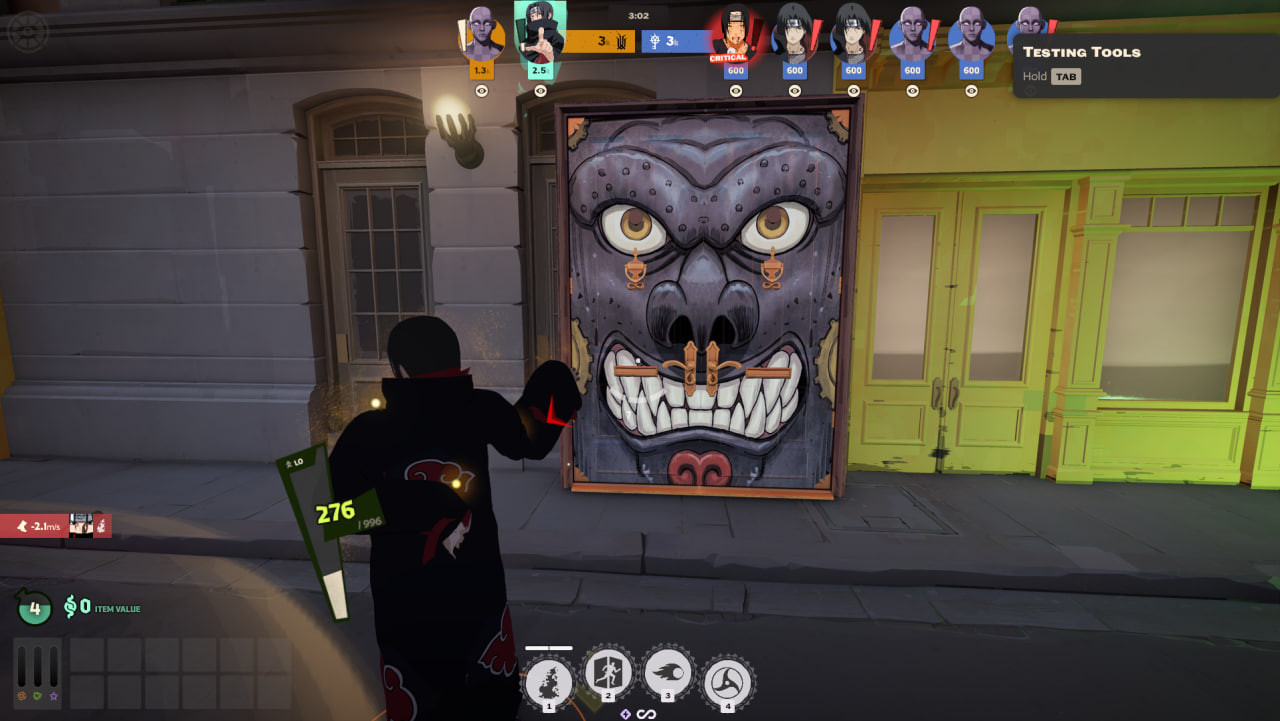Click the gear emblem in the top-left corner
Viewport: 1280px width, 721px height.
(27, 32)
